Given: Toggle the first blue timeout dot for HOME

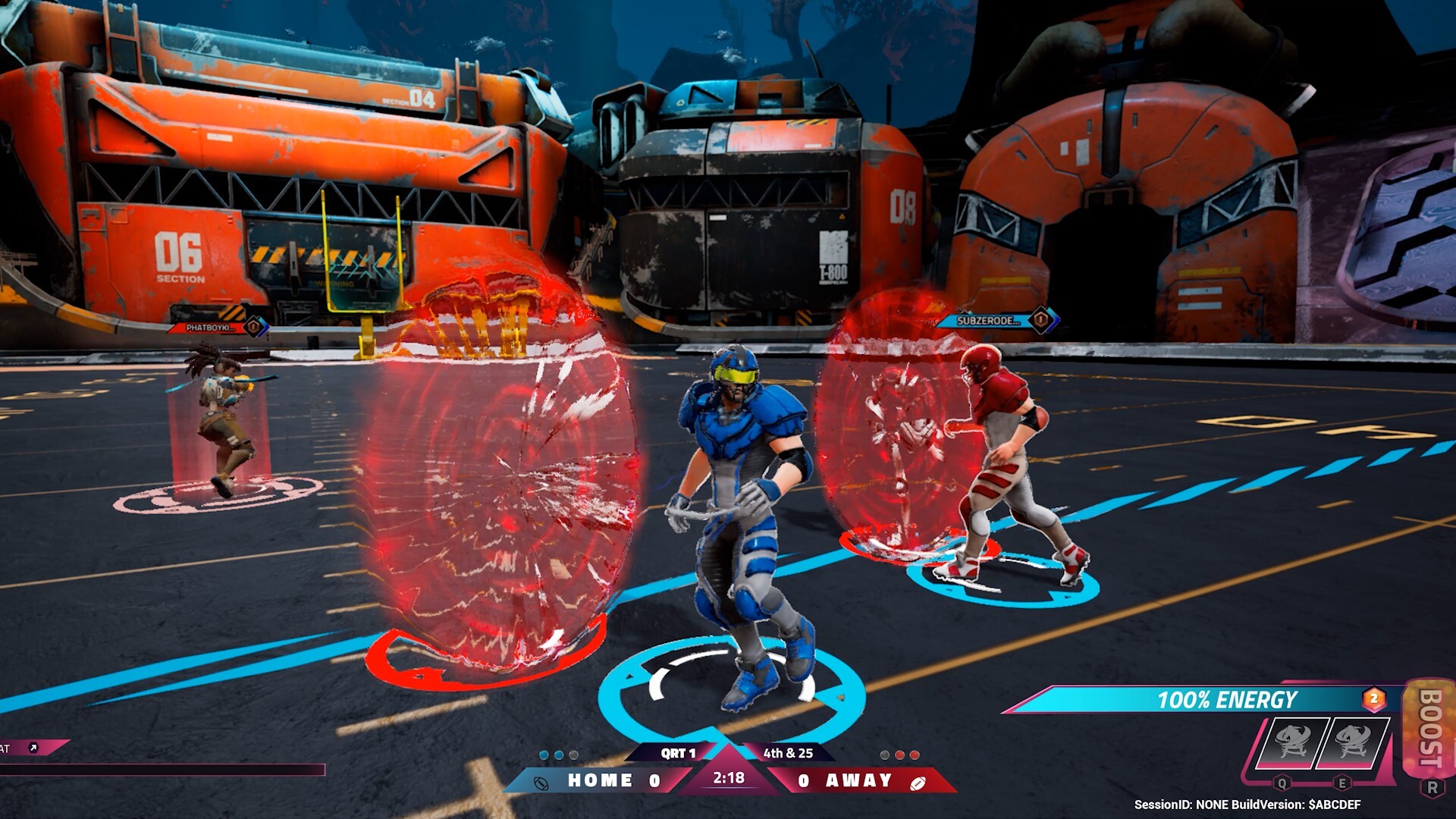Looking at the screenshot, I should click(x=544, y=754).
